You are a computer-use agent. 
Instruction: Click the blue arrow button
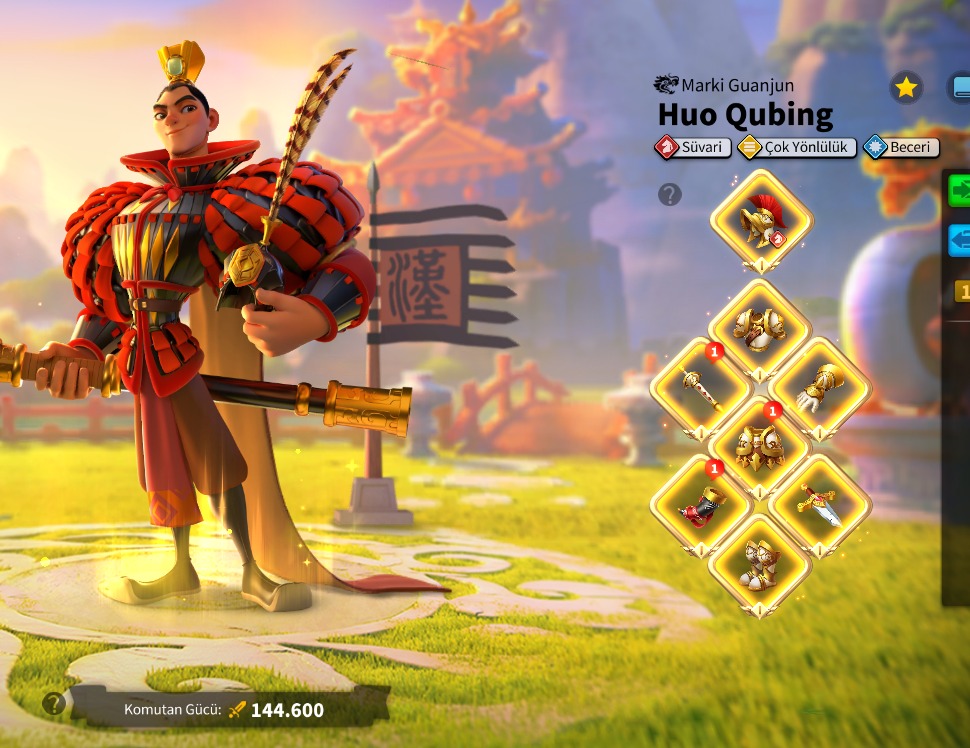click(960, 241)
